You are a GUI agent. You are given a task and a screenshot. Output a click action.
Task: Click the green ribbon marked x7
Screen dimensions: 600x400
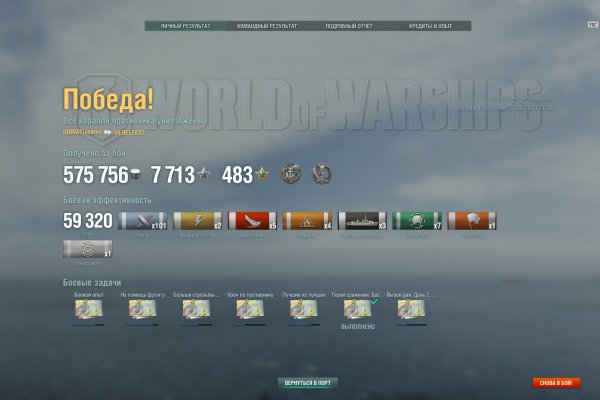[x=415, y=221]
